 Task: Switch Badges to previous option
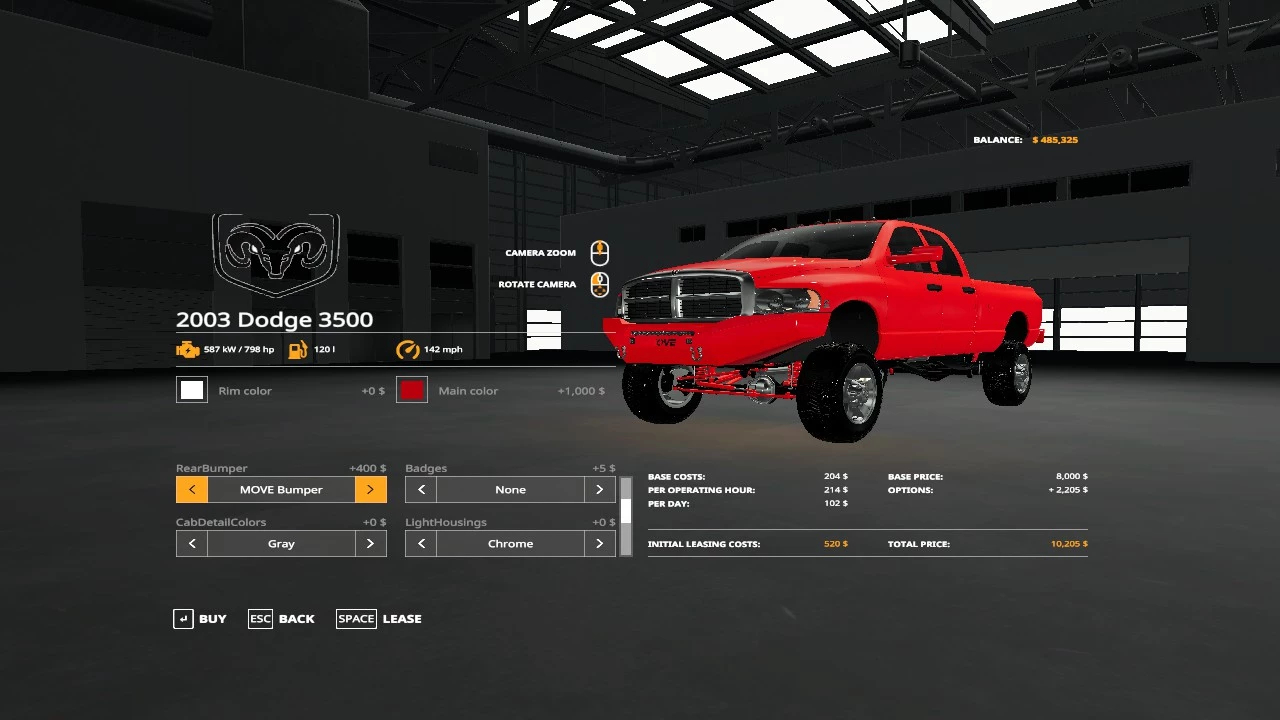421,490
